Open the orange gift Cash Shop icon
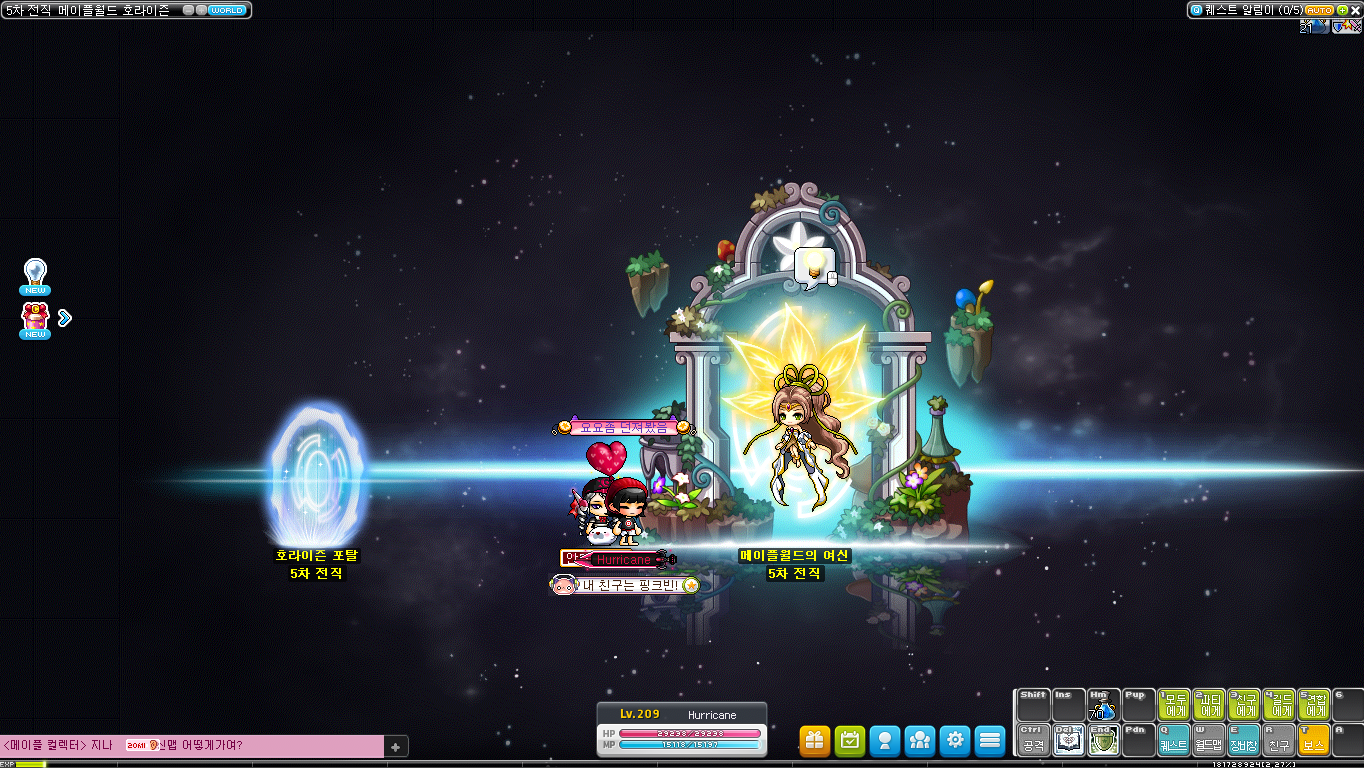Viewport: 1364px width, 768px height. pyautogui.click(x=813, y=741)
